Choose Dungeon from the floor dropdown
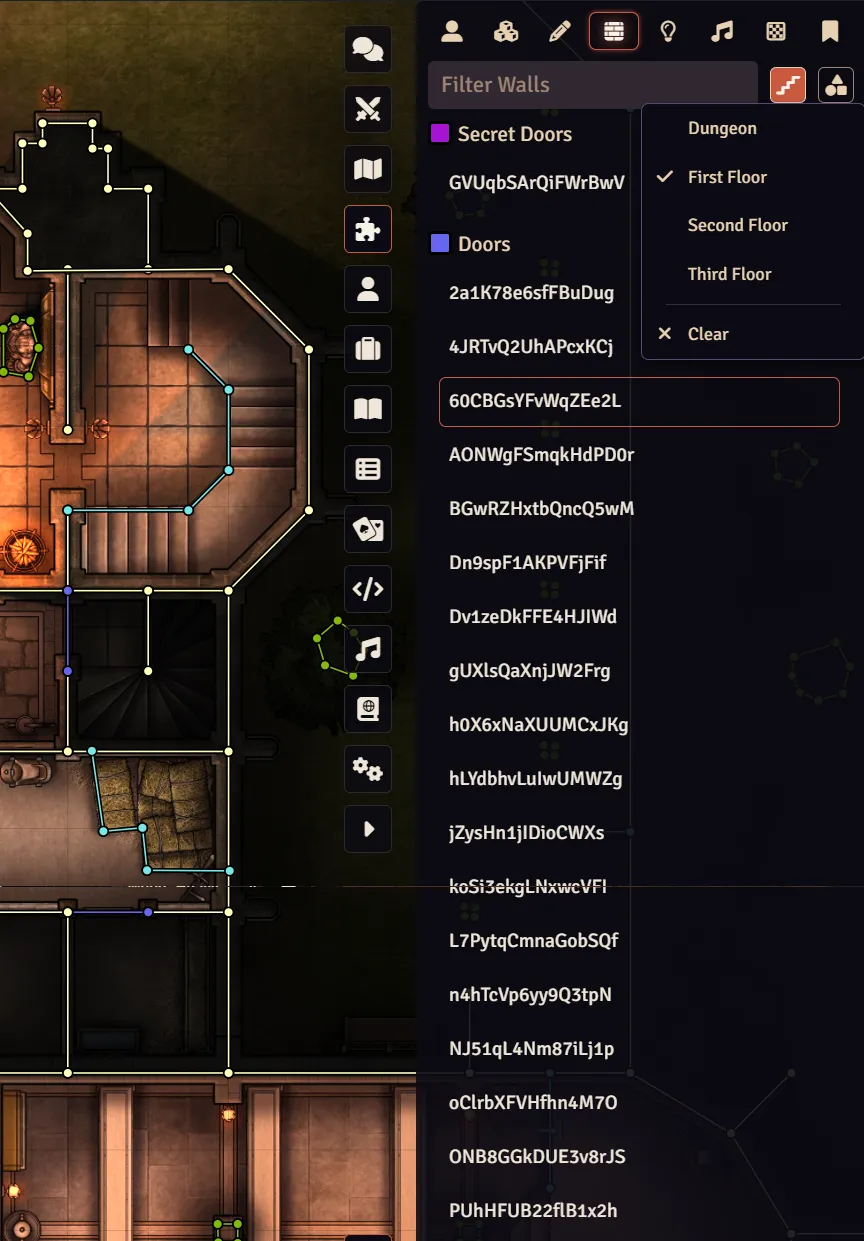Image resolution: width=864 pixels, height=1241 pixels. [722, 128]
